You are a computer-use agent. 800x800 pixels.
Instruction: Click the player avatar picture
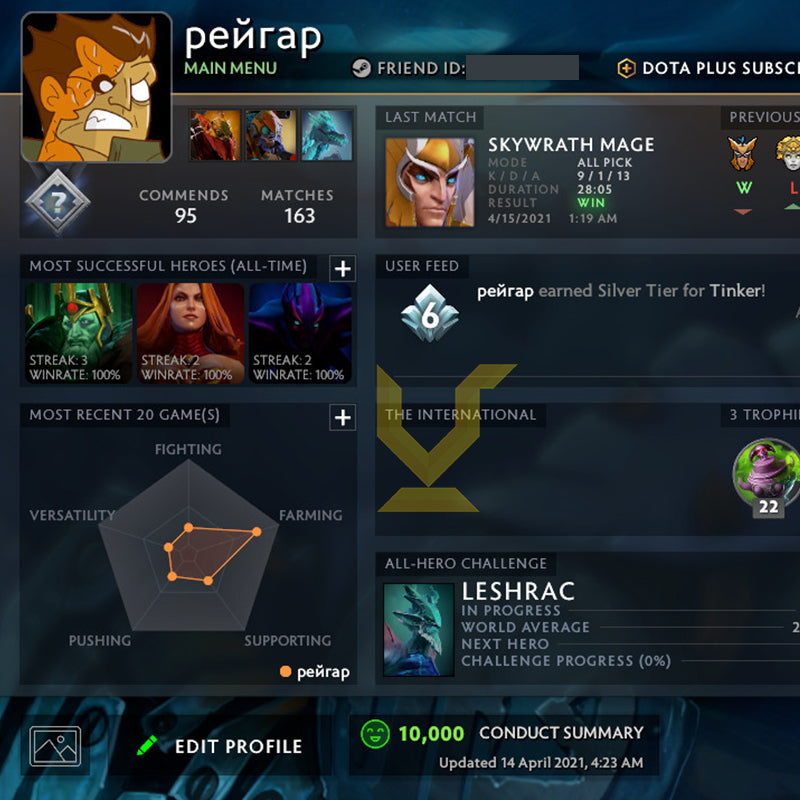96,88
